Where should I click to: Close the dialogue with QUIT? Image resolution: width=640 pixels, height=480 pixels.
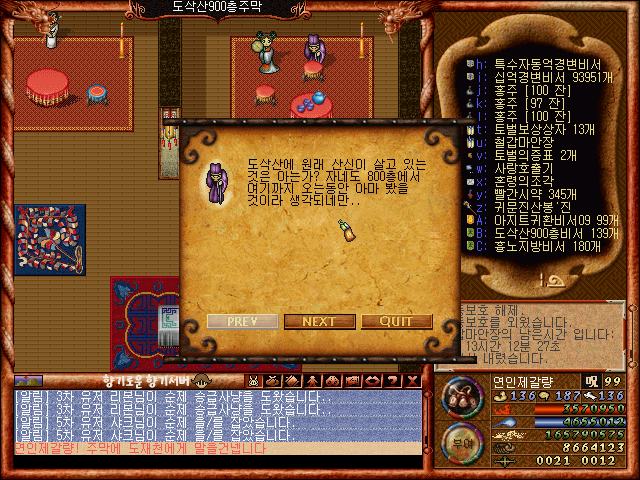pyautogui.click(x=397, y=321)
